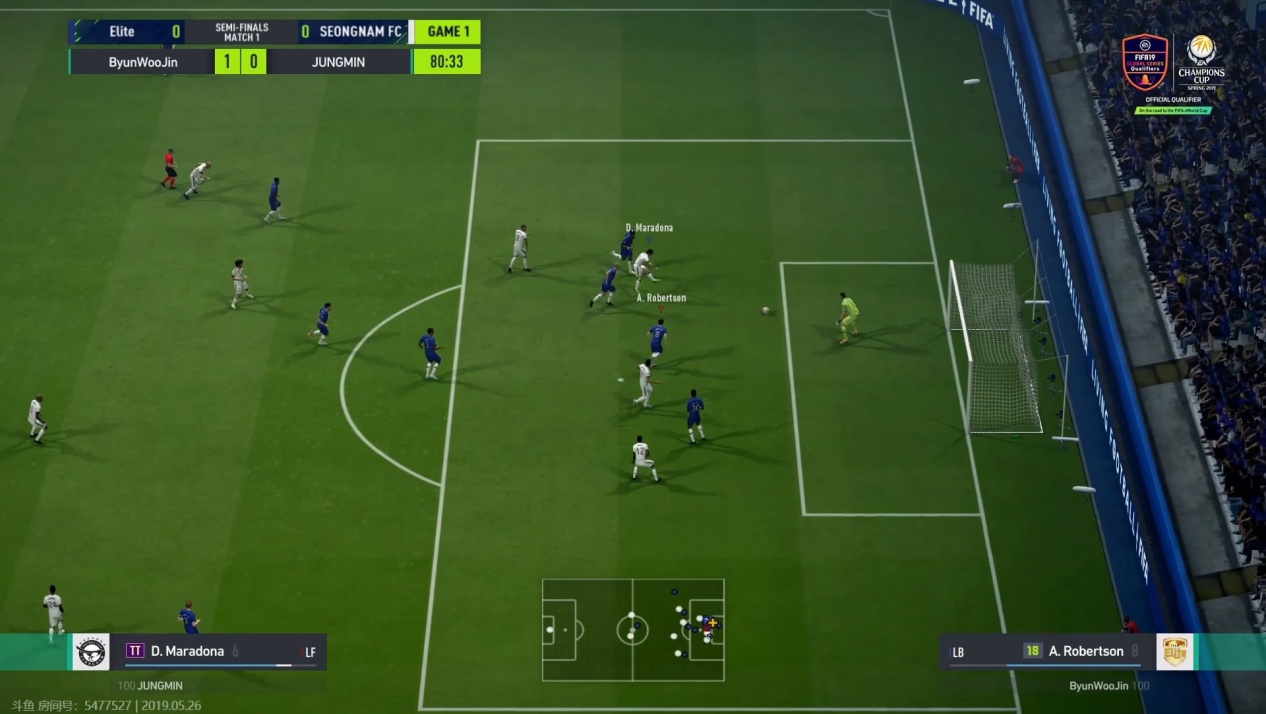Click the gold Elite crest beside A. Robertson
Screen dimensions: 1266x714
[x=1175, y=652]
